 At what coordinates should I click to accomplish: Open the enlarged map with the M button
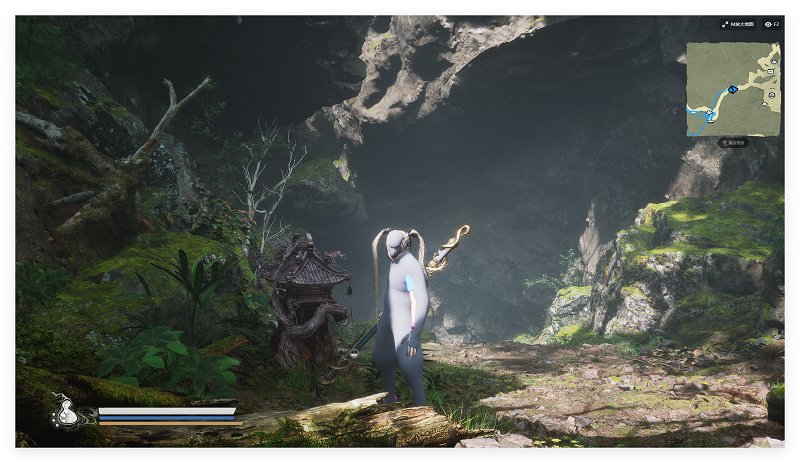click(738, 24)
